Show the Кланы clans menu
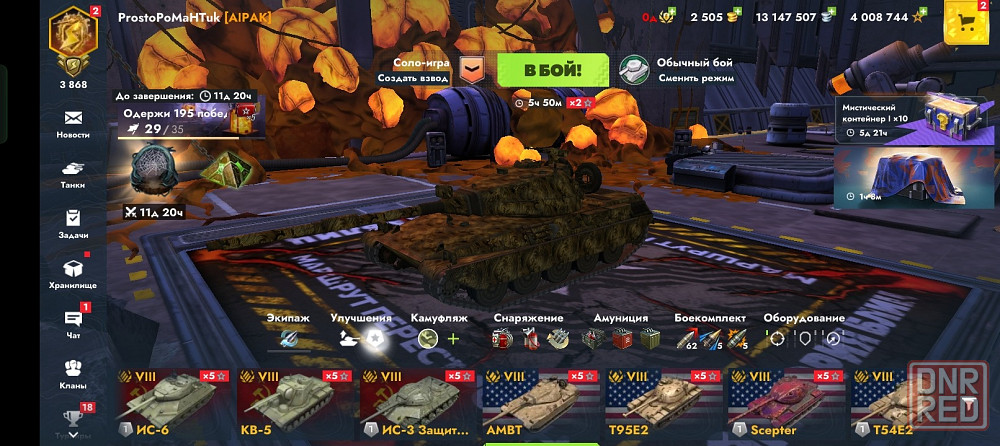 pos(73,373)
